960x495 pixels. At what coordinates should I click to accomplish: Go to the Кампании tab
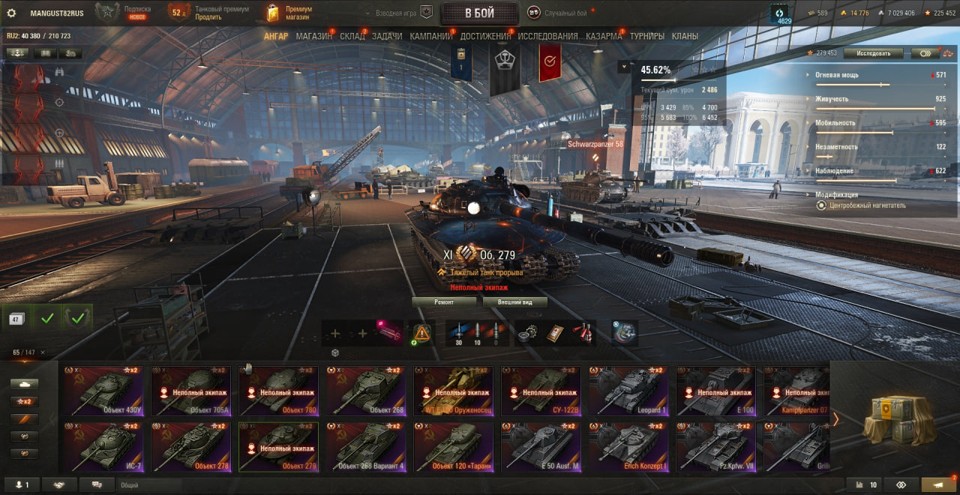(x=430, y=36)
